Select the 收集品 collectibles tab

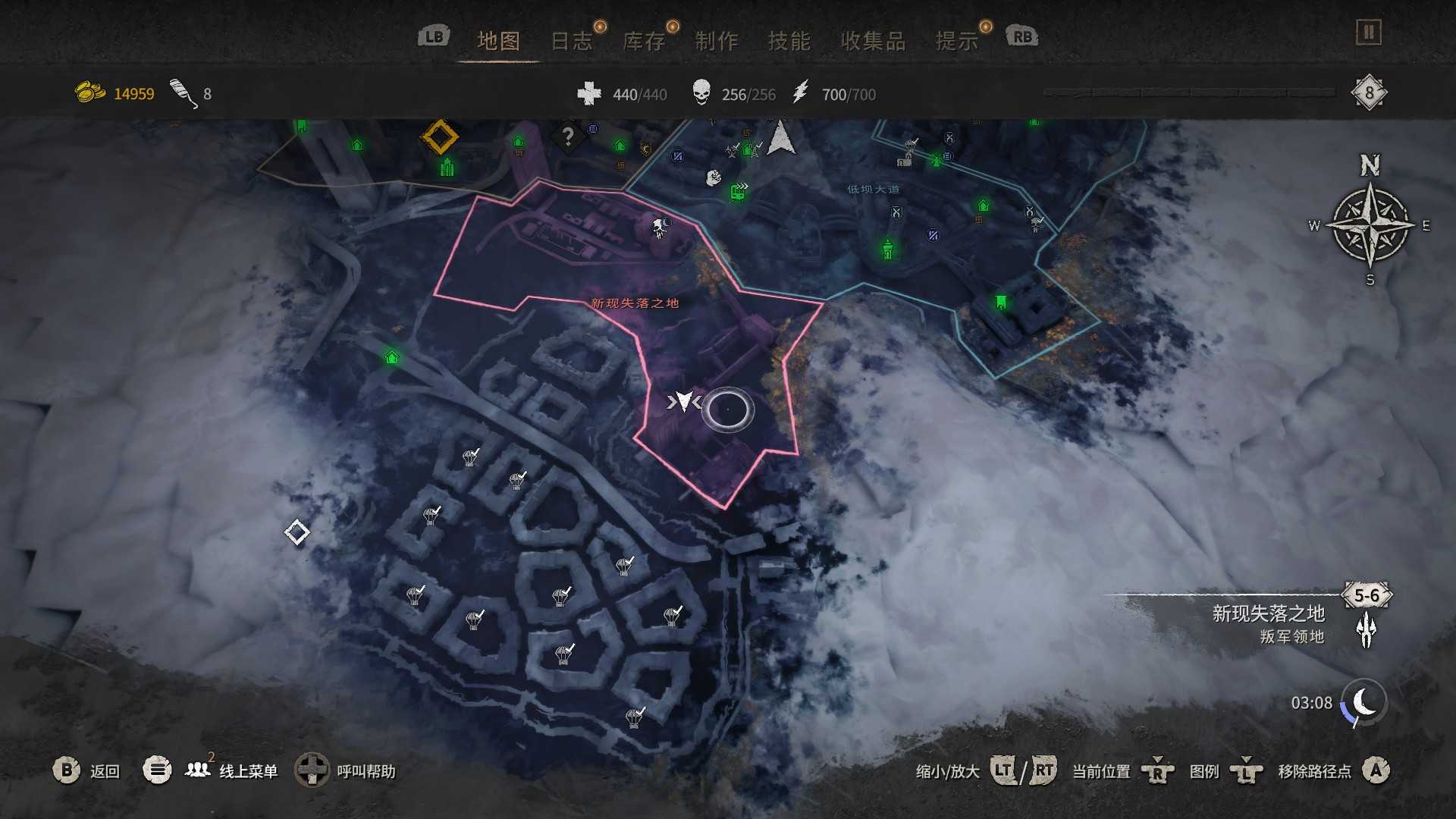[x=873, y=40]
